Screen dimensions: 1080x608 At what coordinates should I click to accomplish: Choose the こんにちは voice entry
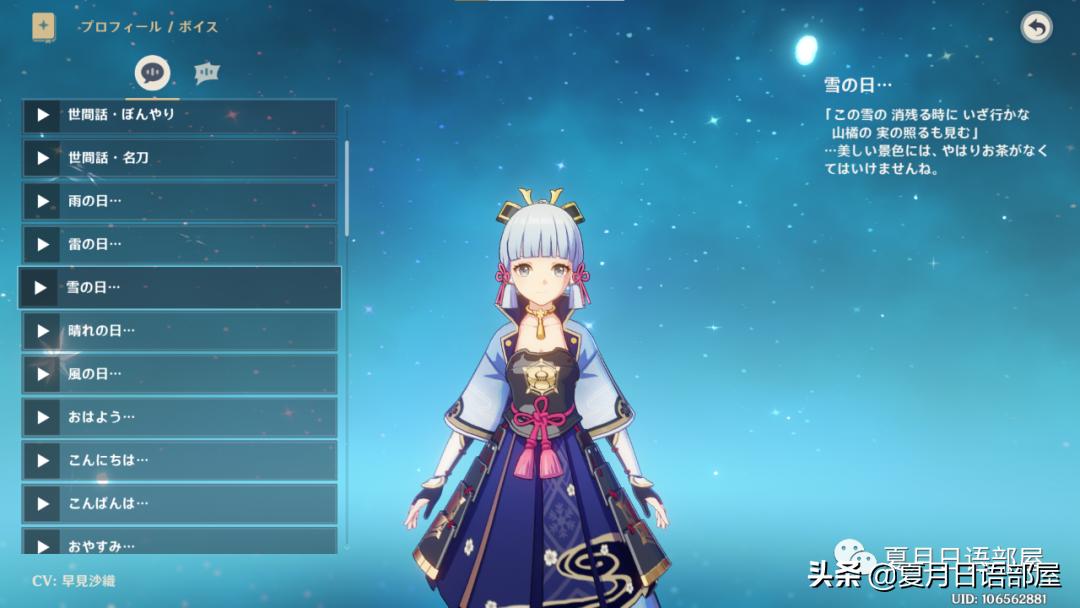pyautogui.click(x=180, y=460)
